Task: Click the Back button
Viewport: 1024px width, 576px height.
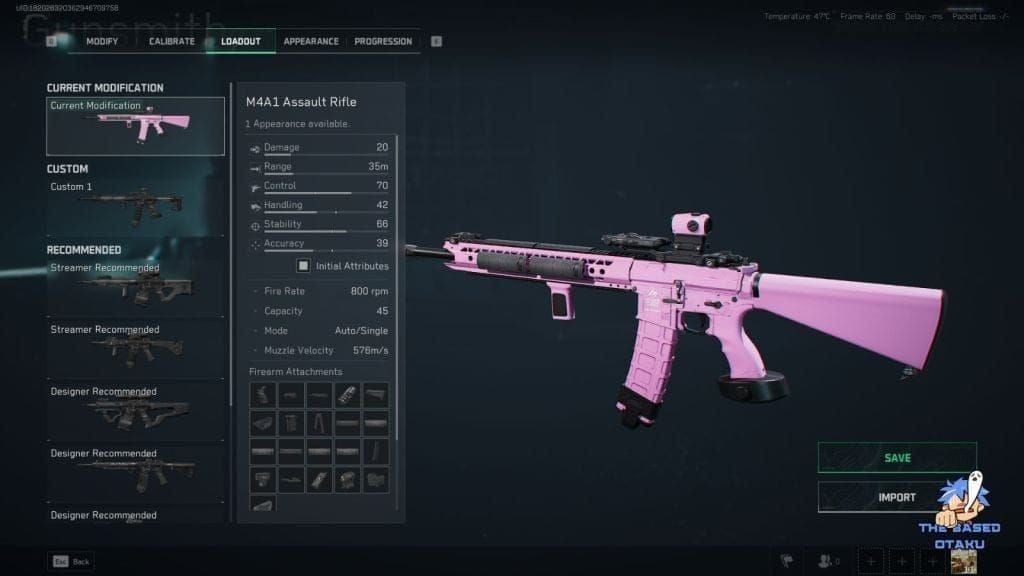Action: 72,561
